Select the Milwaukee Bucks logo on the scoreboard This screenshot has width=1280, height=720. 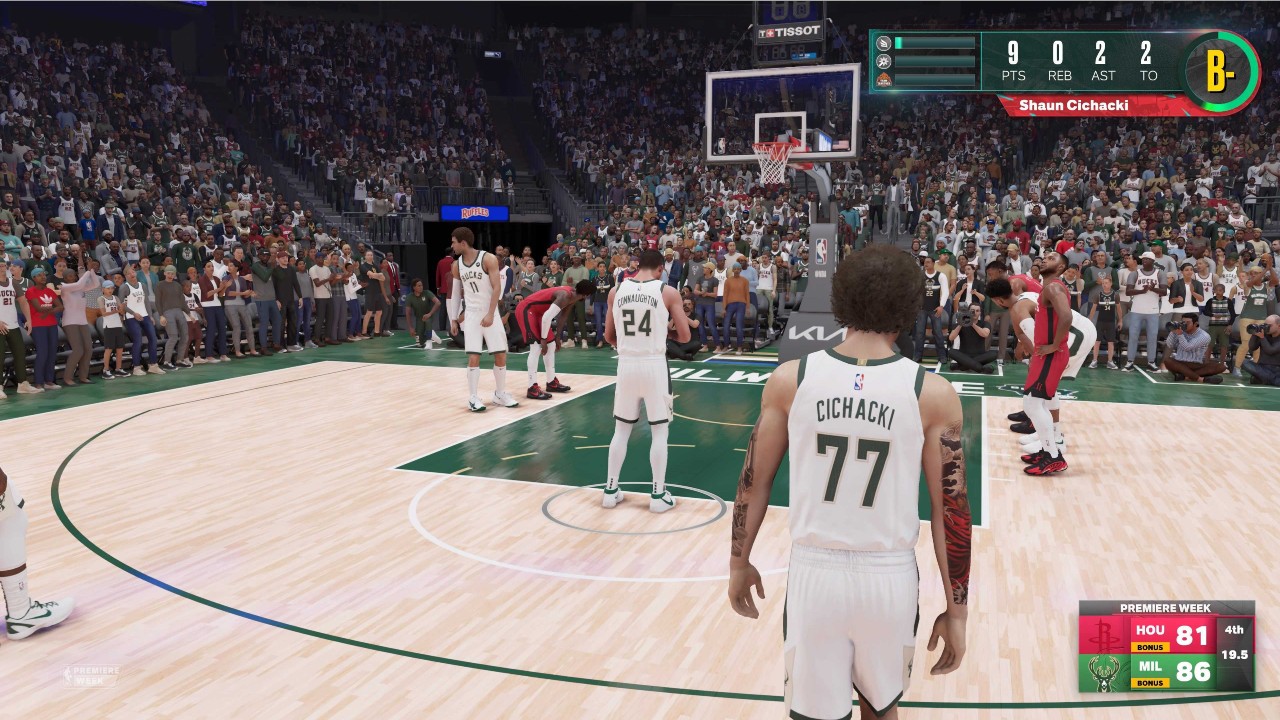pos(1102,672)
